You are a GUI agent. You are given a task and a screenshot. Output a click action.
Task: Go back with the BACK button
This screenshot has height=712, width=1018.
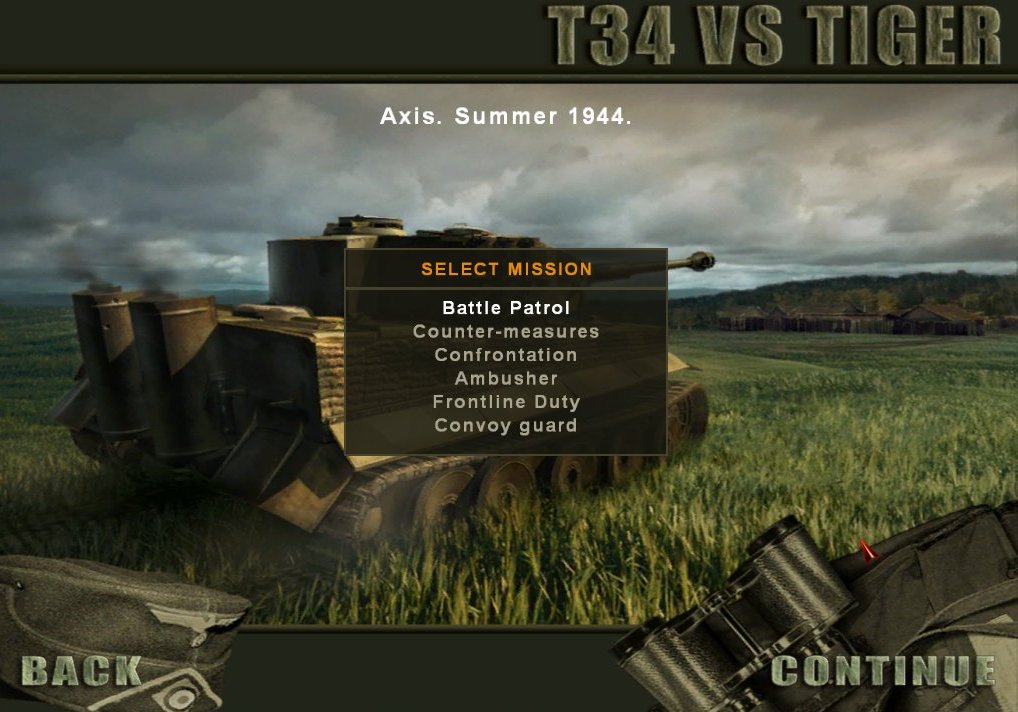(x=81, y=671)
